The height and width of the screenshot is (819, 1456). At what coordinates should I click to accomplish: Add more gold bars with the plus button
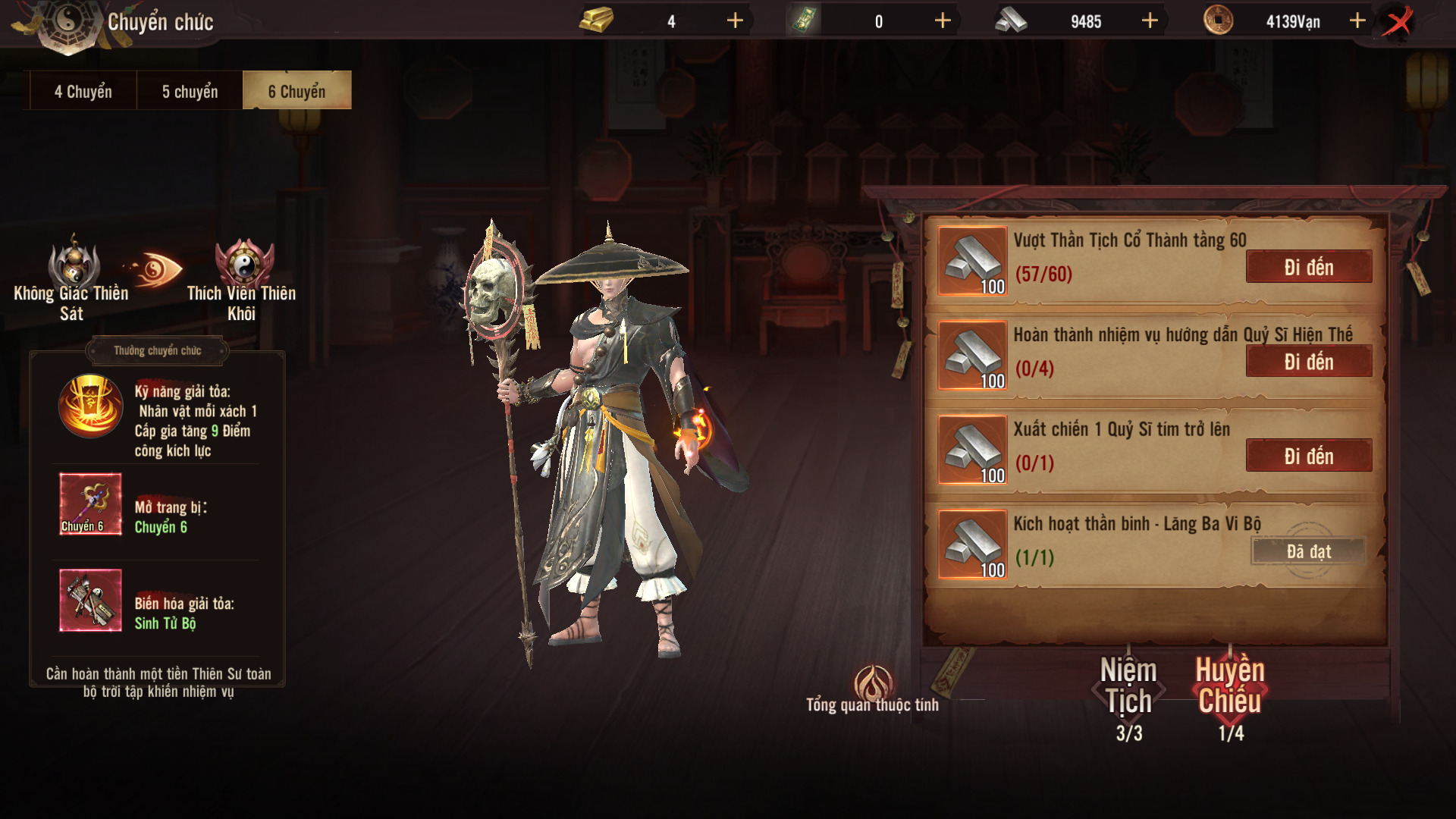click(x=735, y=21)
